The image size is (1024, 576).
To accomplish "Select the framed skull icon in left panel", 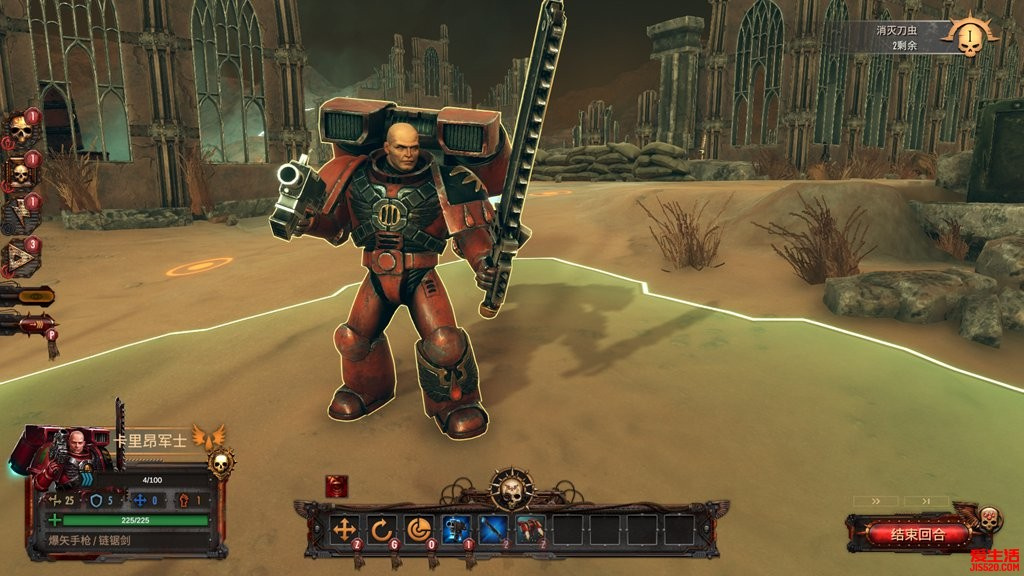I will (20, 174).
